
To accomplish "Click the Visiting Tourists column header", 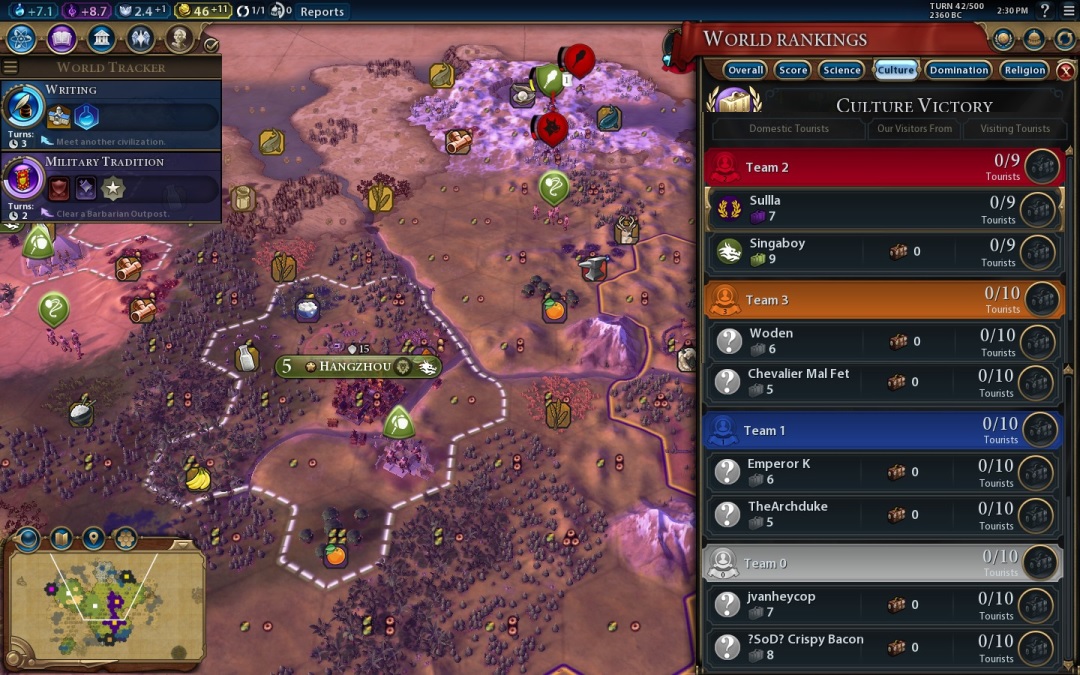I will click(1014, 129).
